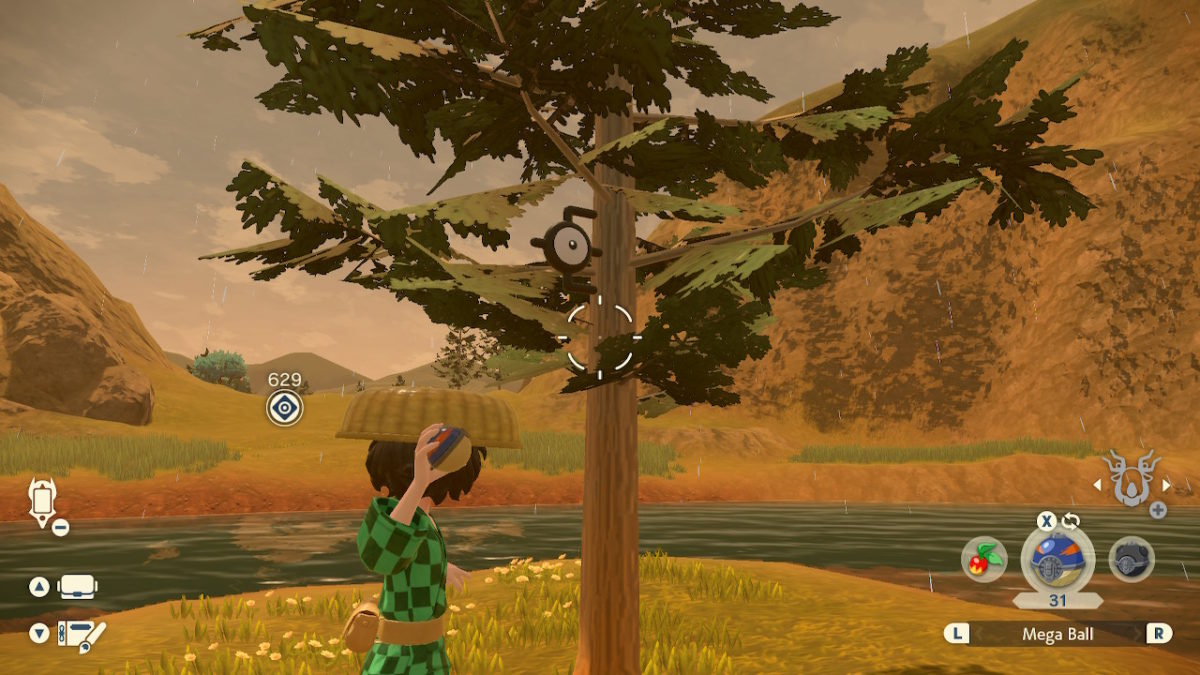Viewport: 1200px width, 675px height.
Task: Open the Arc Phone map icon
Action: pos(42,500)
